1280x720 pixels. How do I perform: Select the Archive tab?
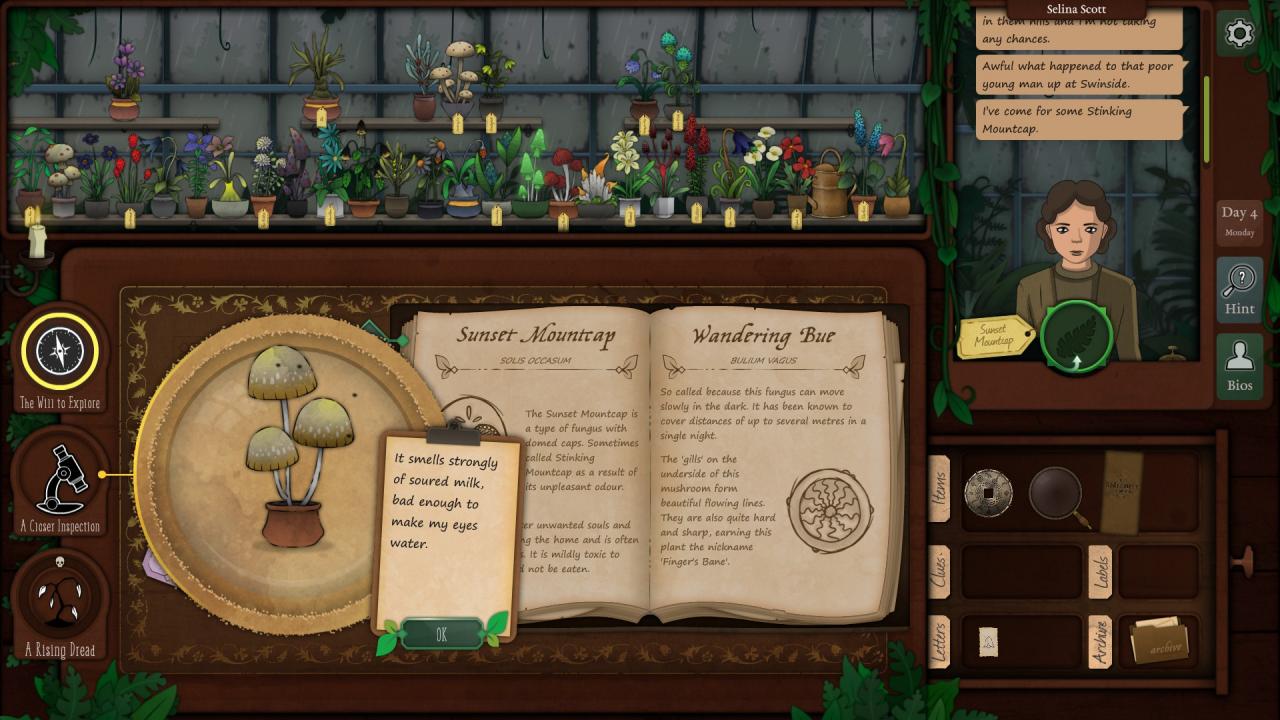click(1100, 641)
